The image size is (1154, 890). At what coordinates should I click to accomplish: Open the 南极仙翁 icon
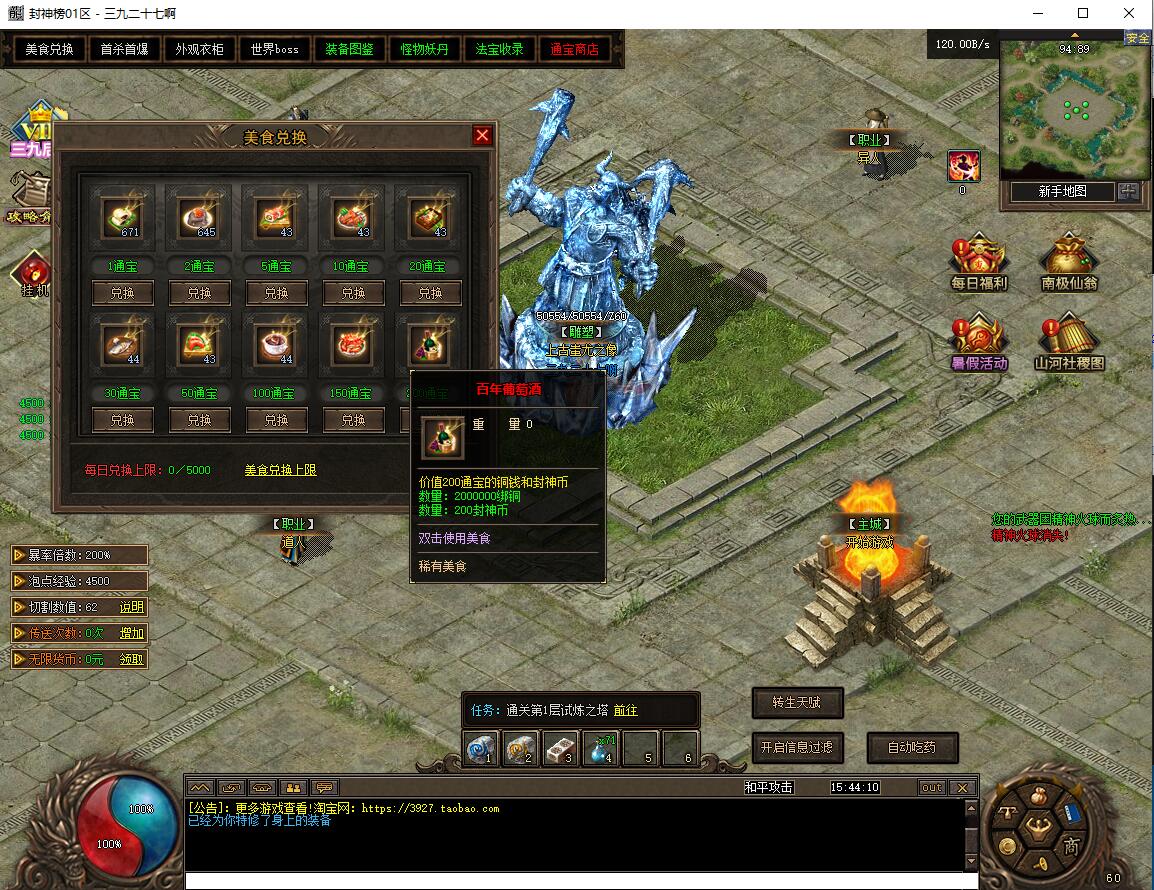coord(1069,263)
